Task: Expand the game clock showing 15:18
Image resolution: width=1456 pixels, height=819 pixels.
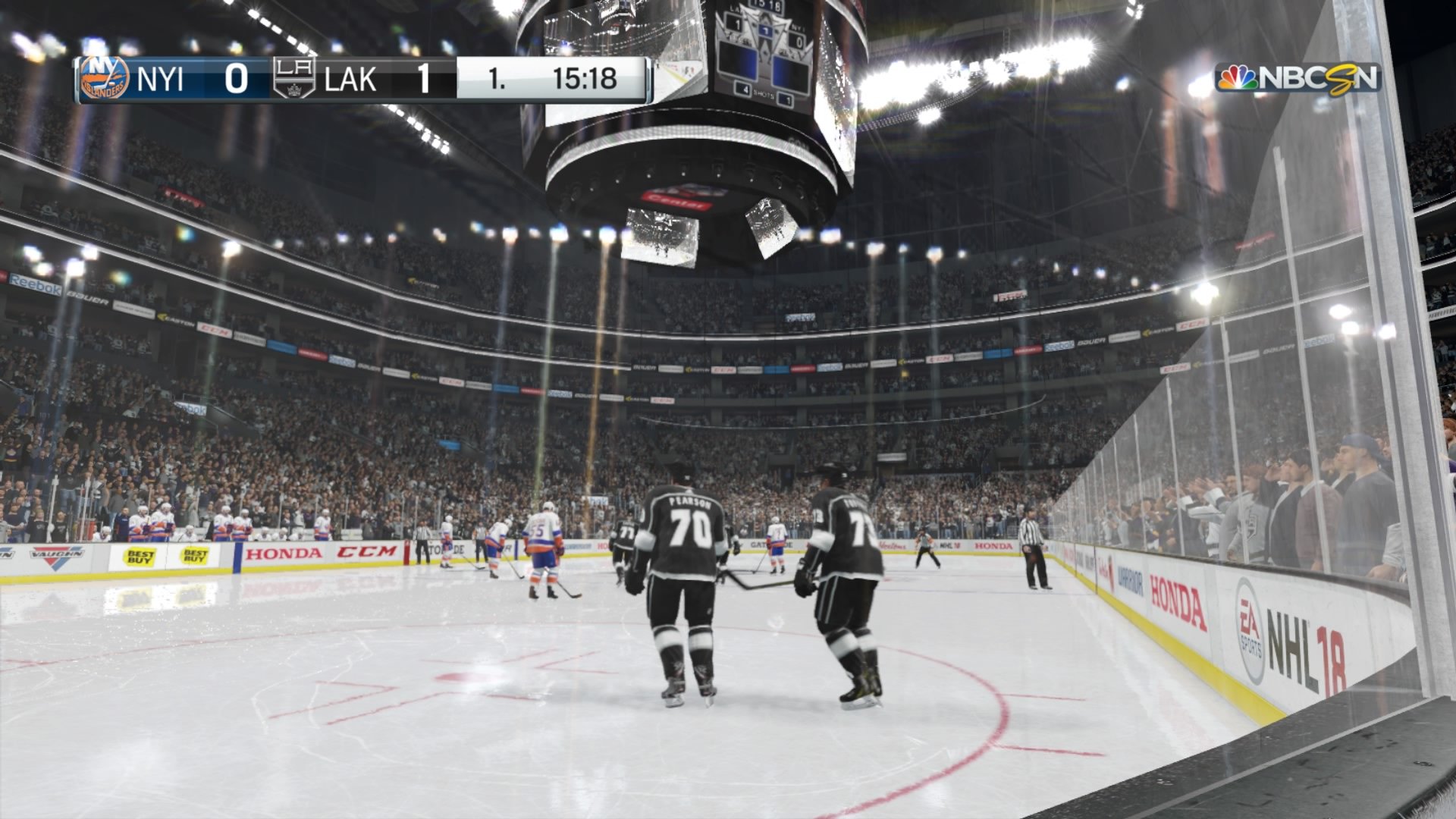Action: (x=588, y=77)
